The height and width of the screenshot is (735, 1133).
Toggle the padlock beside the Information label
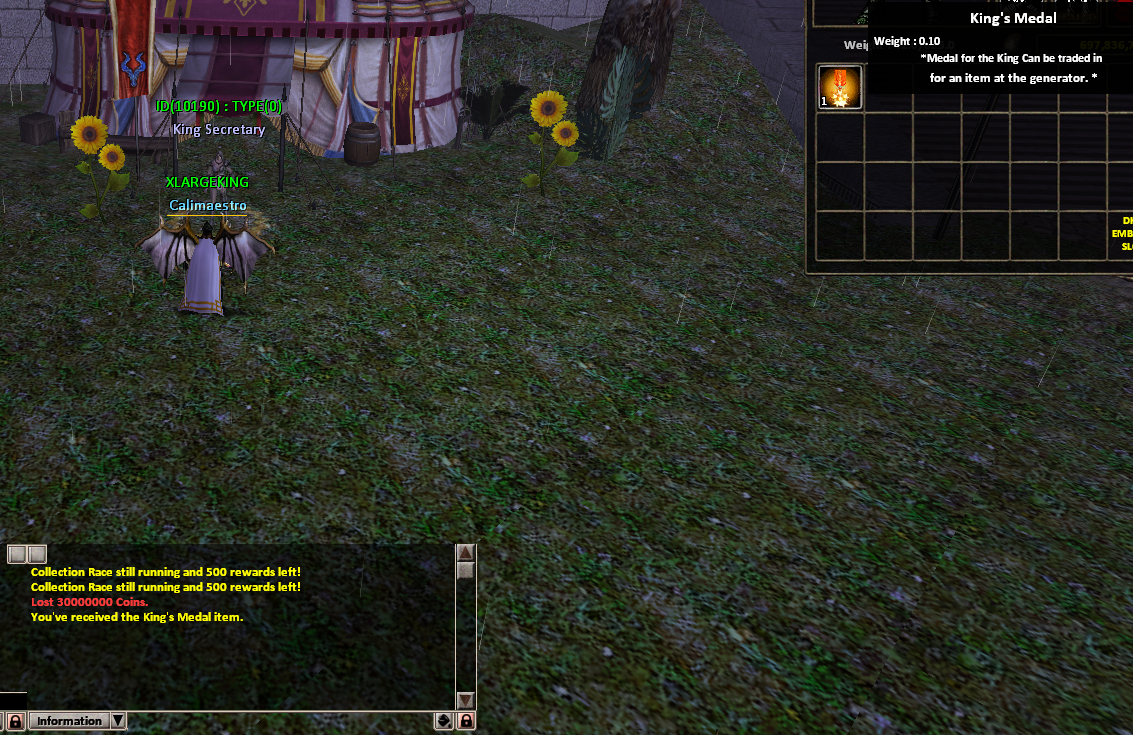tap(15, 721)
